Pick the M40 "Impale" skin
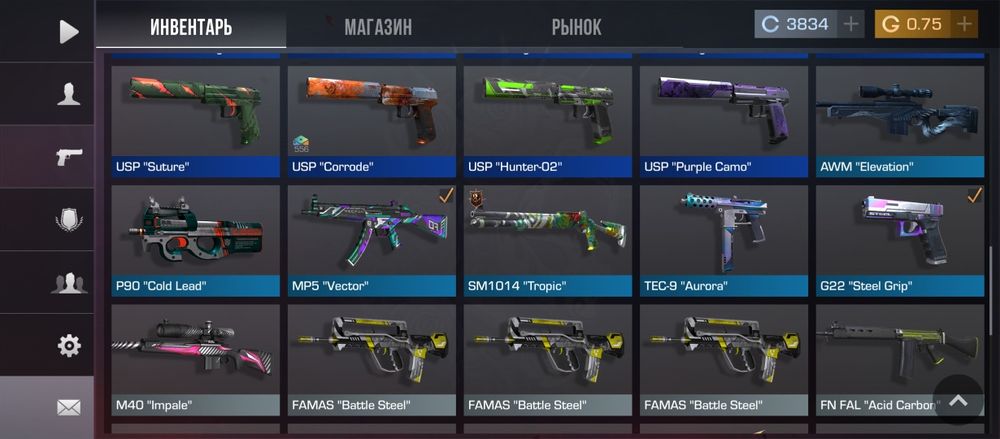The height and width of the screenshot is (439, 1000). coord(195,359)
